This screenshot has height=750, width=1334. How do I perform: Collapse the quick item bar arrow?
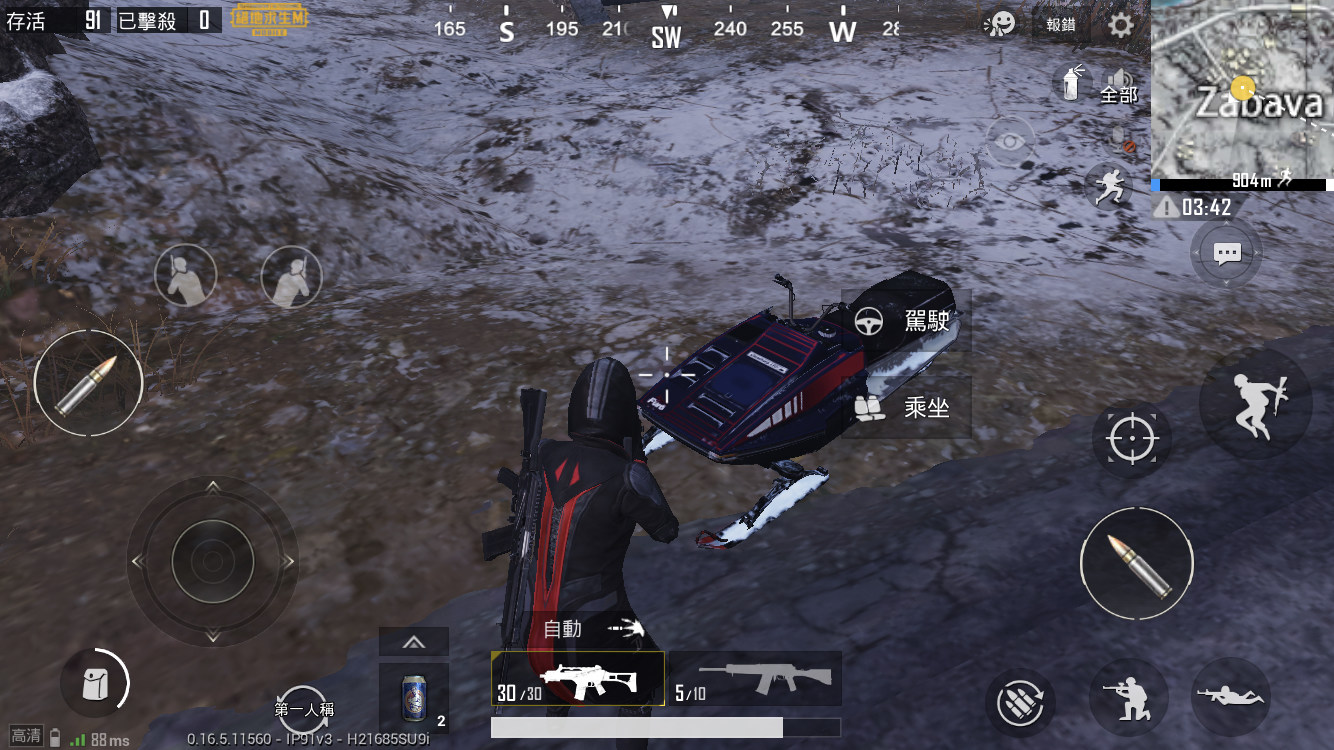tap(414, 640)
